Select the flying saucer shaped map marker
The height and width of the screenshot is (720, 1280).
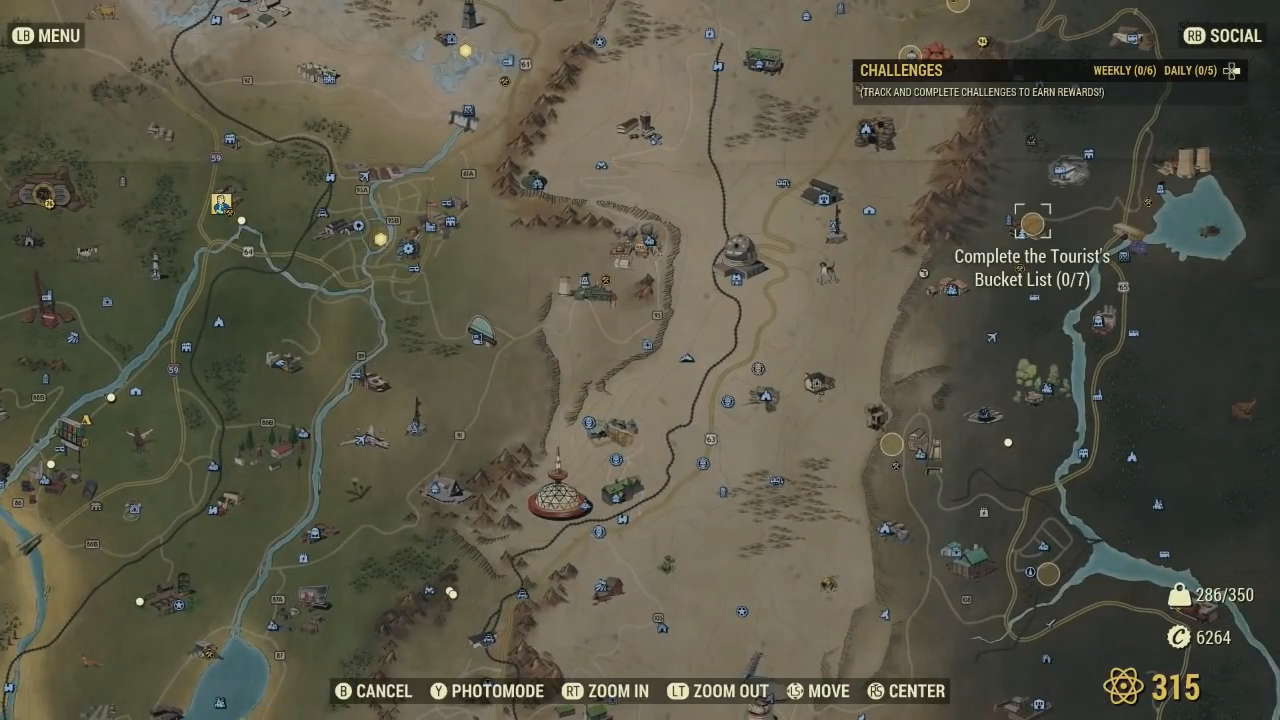pos(481,329)
